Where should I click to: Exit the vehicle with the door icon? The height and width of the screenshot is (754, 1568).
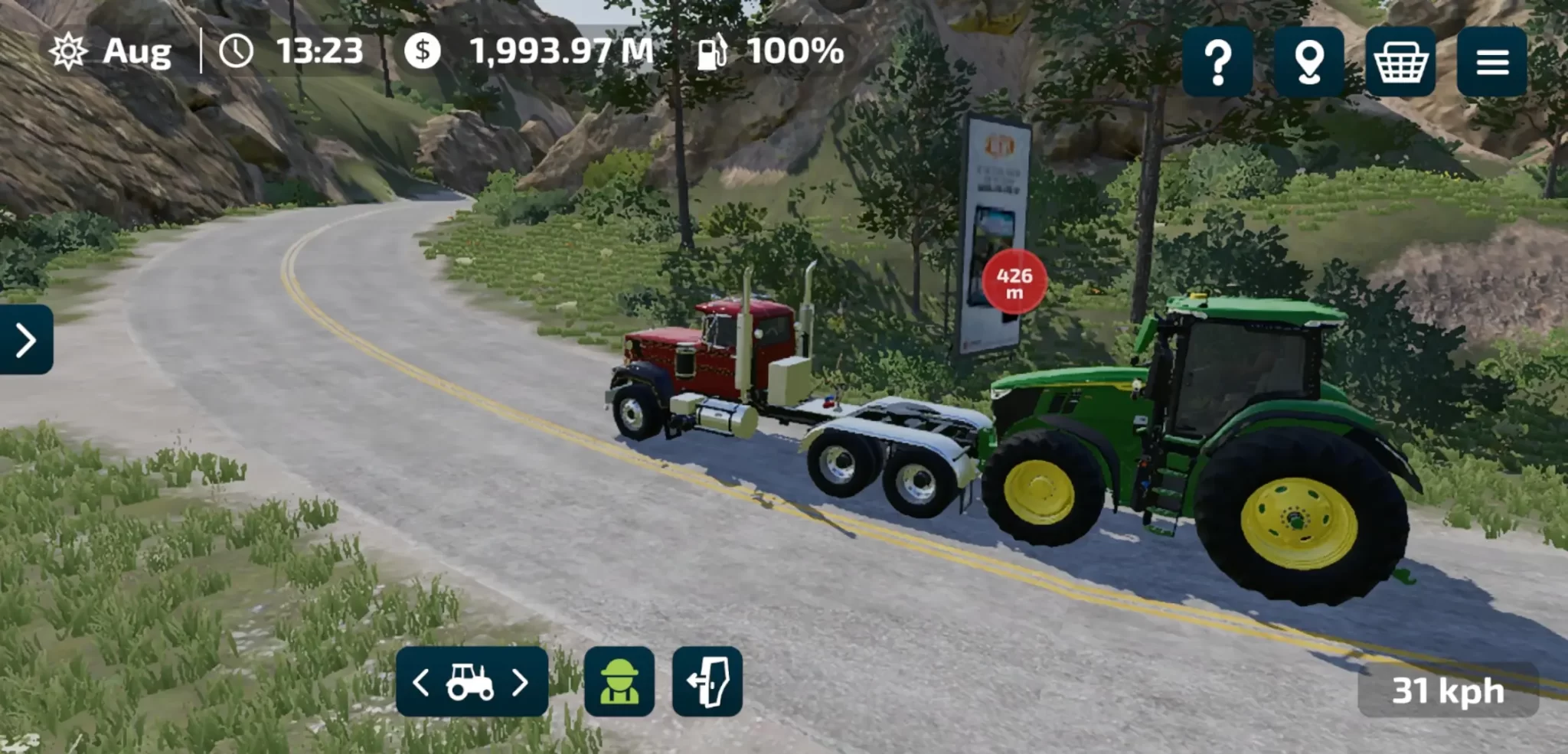point(707,682)
